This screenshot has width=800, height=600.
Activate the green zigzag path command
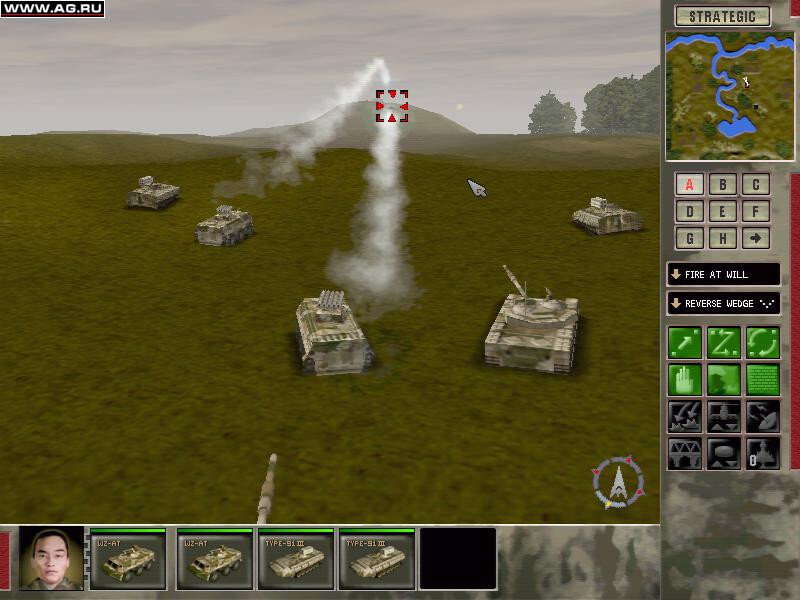[723, 343]
